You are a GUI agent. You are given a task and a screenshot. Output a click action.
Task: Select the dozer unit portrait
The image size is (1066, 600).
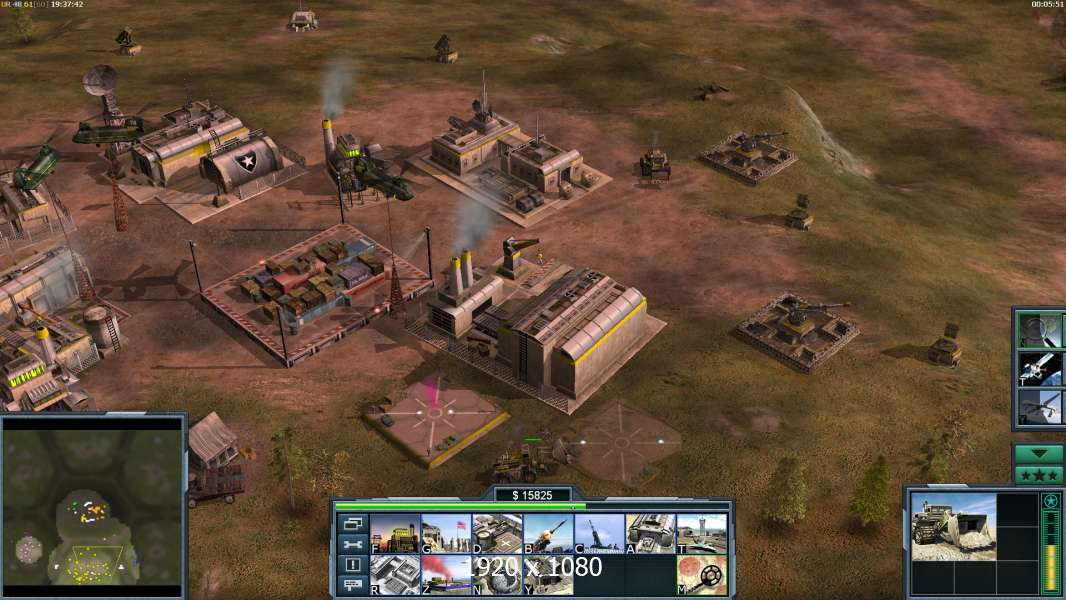(953, 525)
